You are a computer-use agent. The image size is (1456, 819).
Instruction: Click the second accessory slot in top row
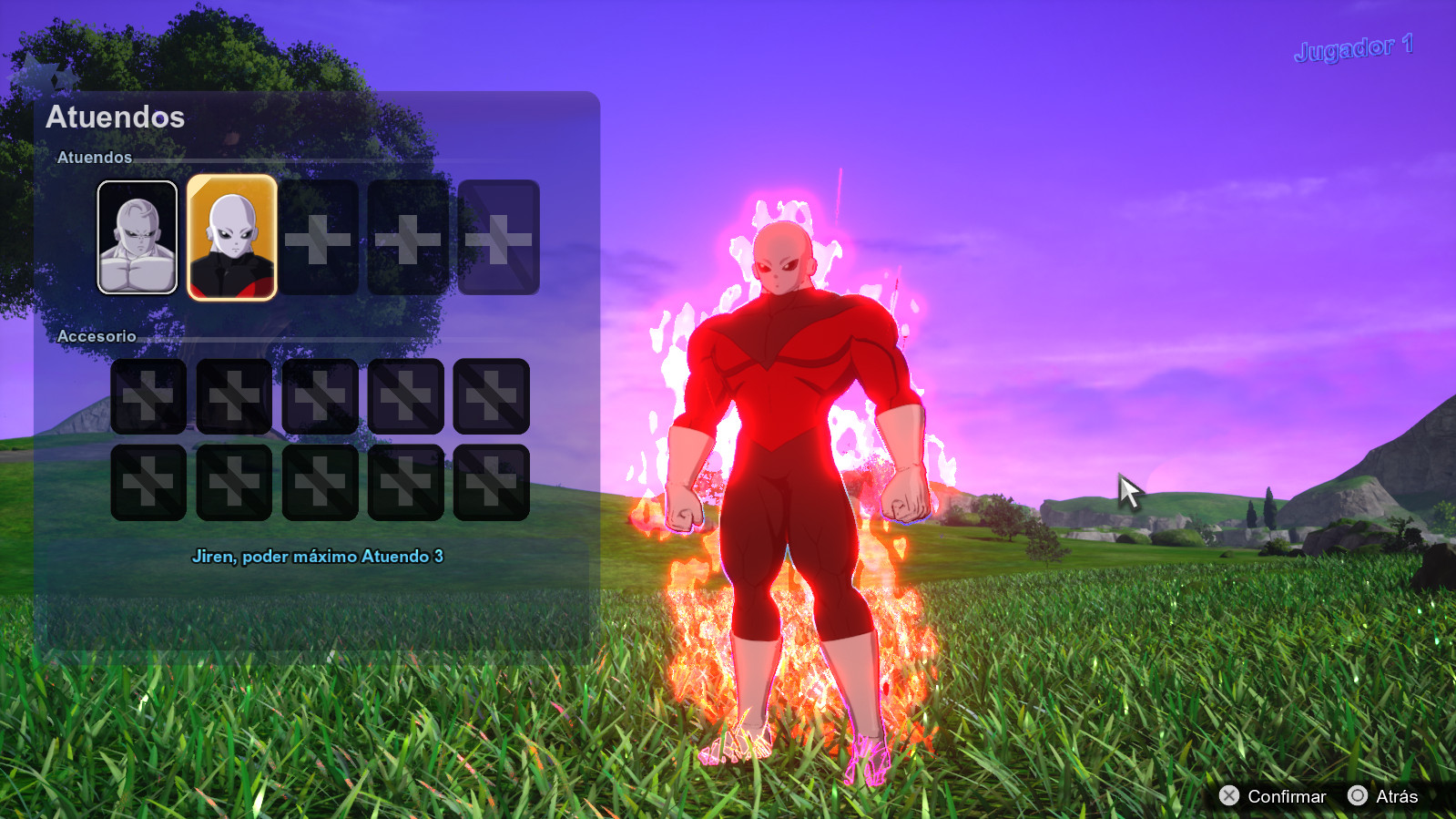tap(234, 398)
